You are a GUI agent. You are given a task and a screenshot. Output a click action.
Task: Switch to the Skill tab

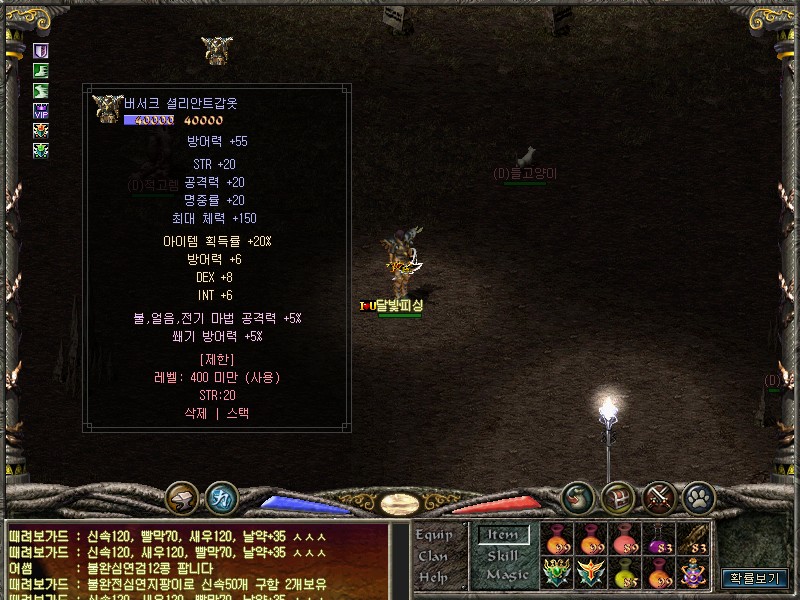click(502, 555)
